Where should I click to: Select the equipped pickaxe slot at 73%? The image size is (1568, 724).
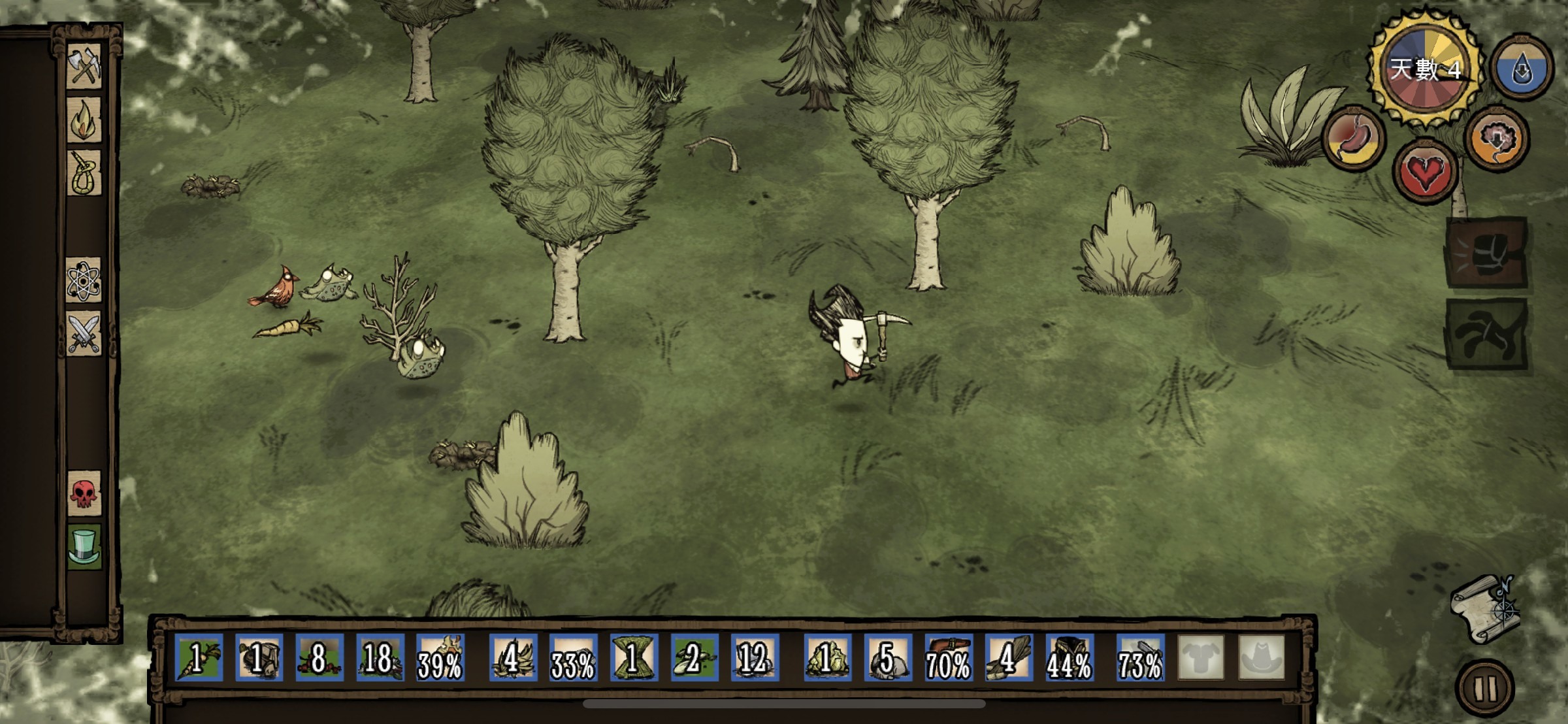[x=1140, y=658]
